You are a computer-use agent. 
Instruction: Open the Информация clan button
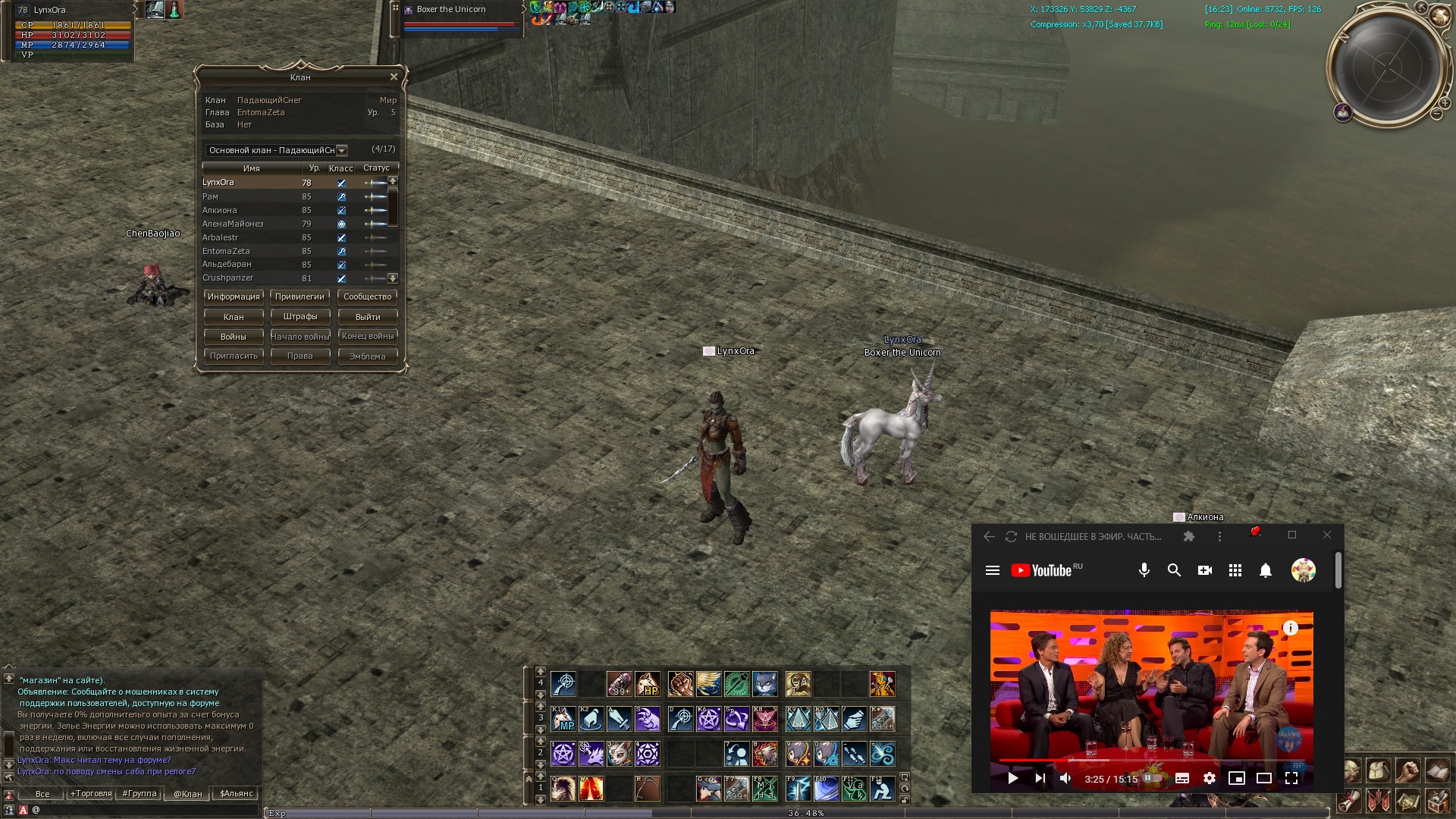pyautogui.click(x=234, y=297)
